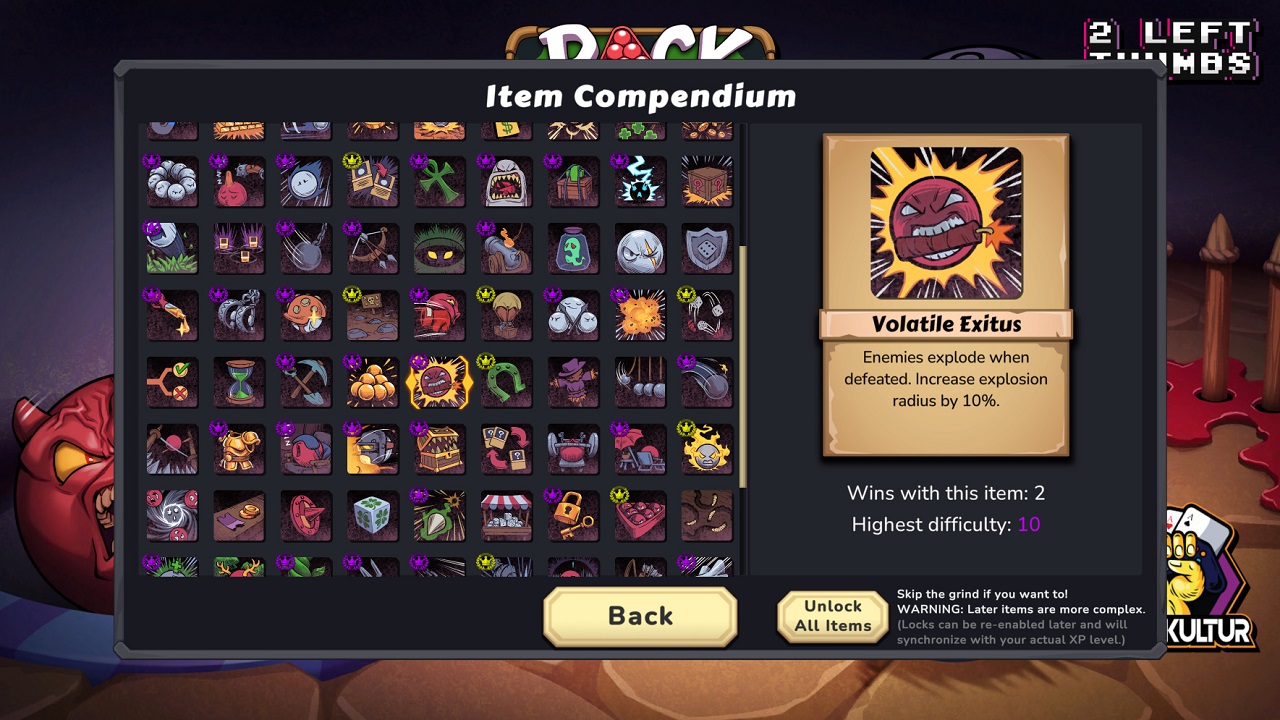The height and width of the screenshot is (720, 1280).
Task: Select the green ankh item icon
Action: click(x=440, y=182)
